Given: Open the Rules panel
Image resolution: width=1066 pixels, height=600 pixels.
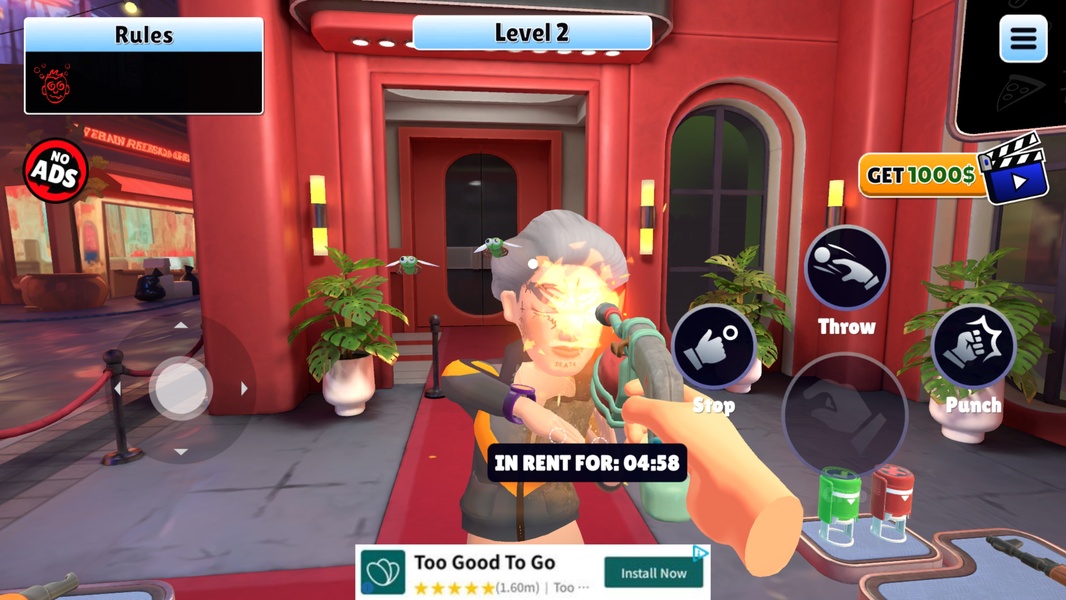Looking at the screenshot, I should [x=144, y=66].
